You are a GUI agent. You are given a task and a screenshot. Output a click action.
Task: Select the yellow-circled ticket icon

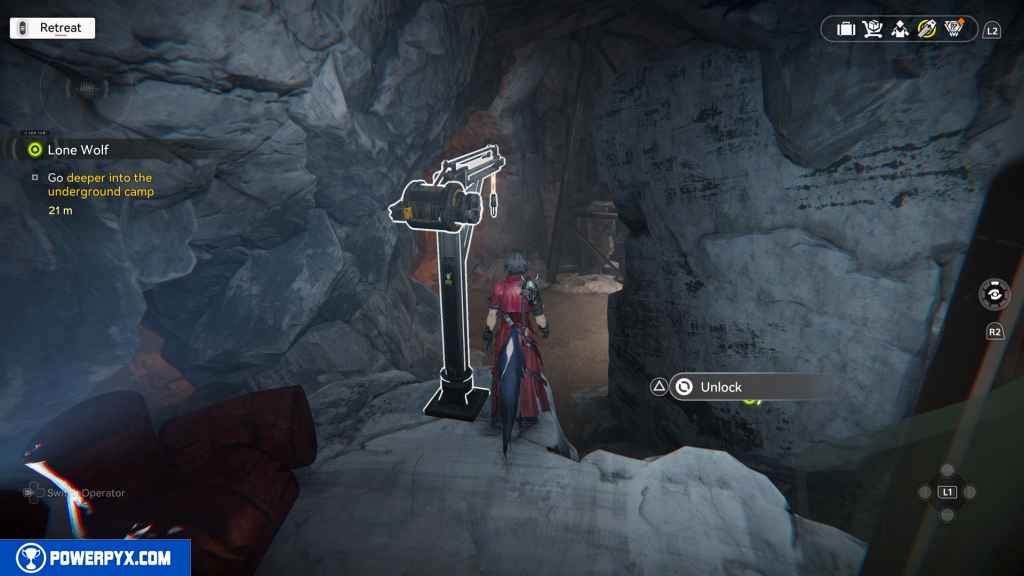[x=927, y=29]
